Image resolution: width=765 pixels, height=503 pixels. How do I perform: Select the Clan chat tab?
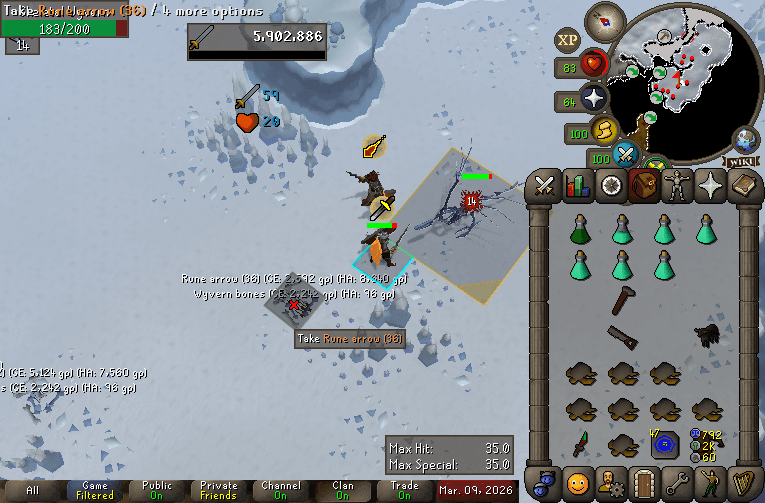pos(342,490)
